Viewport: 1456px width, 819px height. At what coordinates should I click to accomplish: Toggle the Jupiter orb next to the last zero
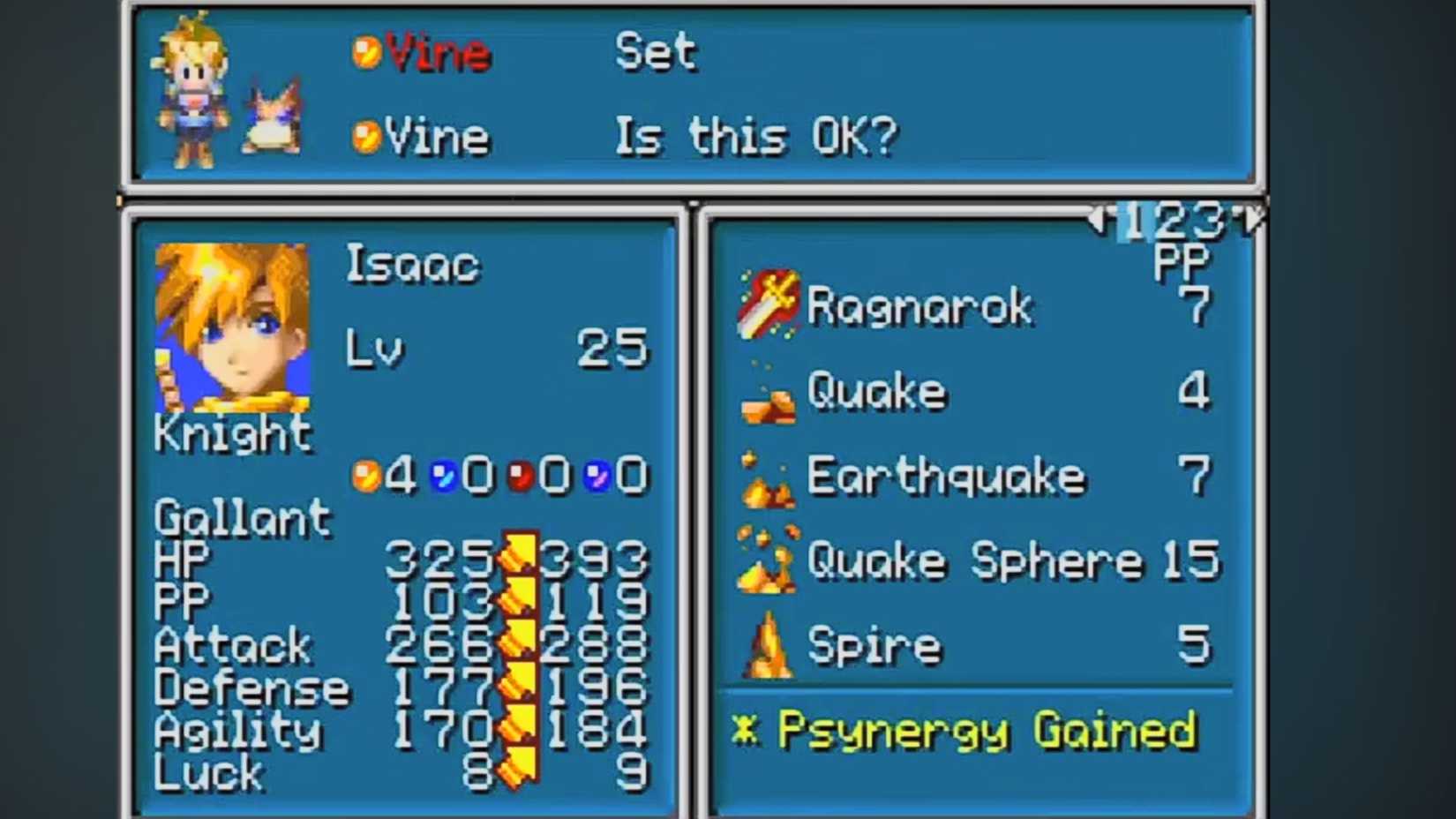click(596, 474)
